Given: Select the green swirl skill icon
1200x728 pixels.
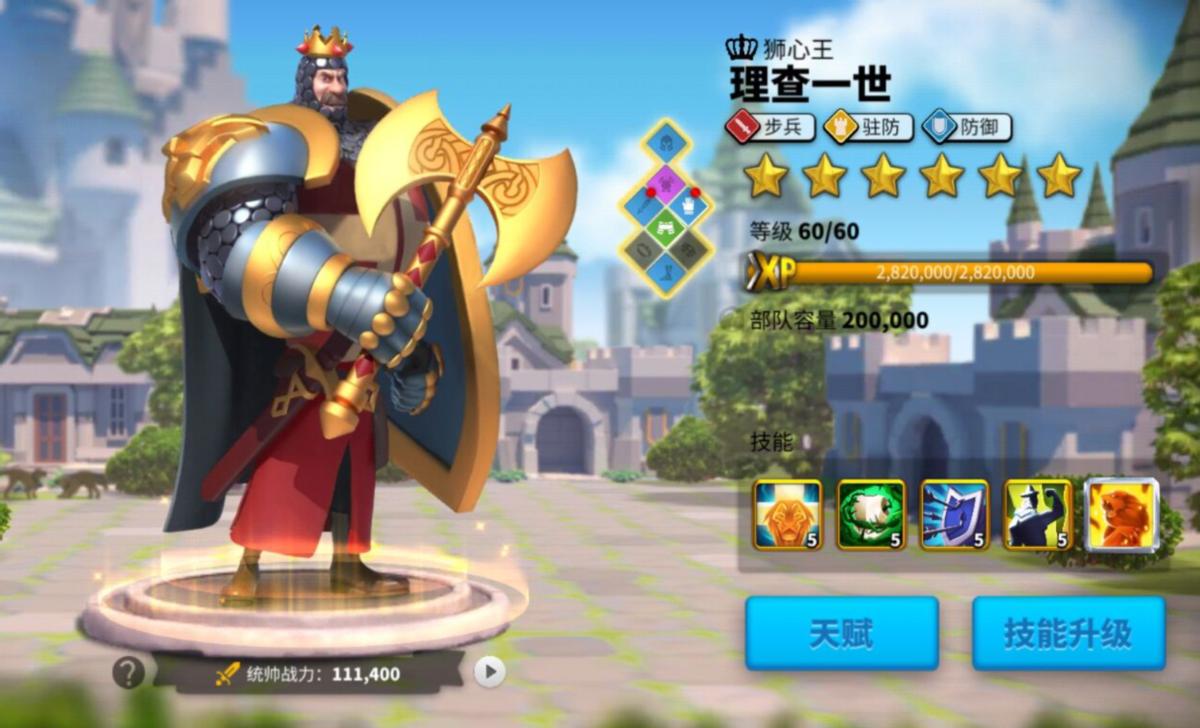Looking at the screenshot, I should click(871, 515).
